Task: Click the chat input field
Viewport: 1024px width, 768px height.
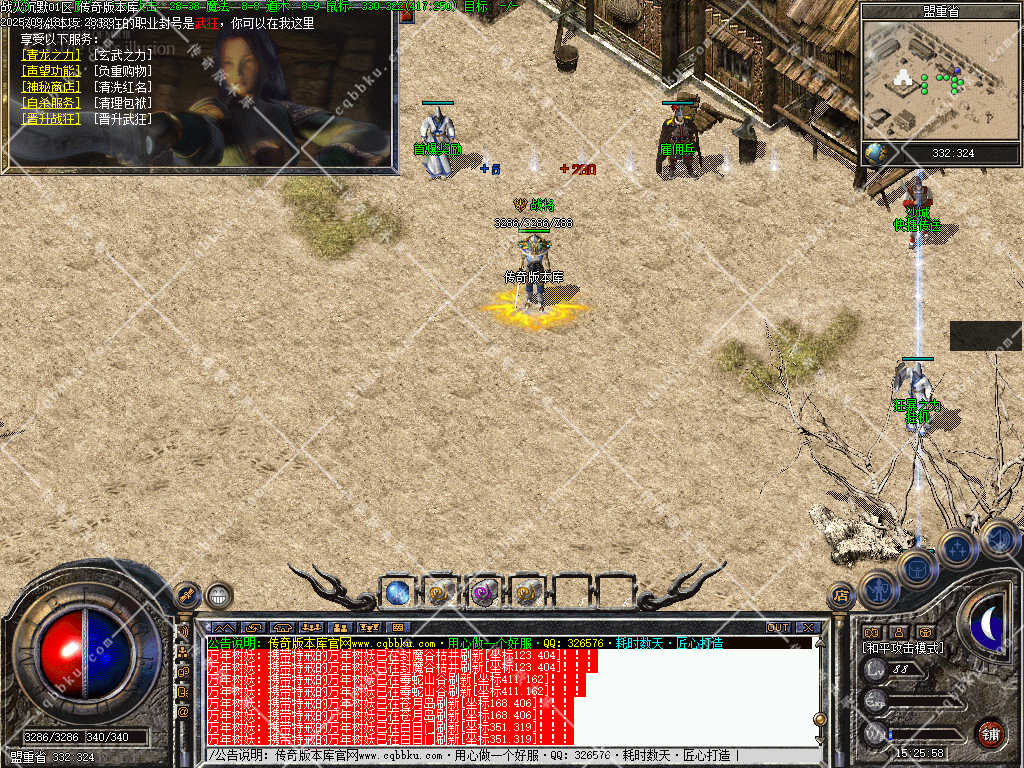Action: click(x=500, y=756)
